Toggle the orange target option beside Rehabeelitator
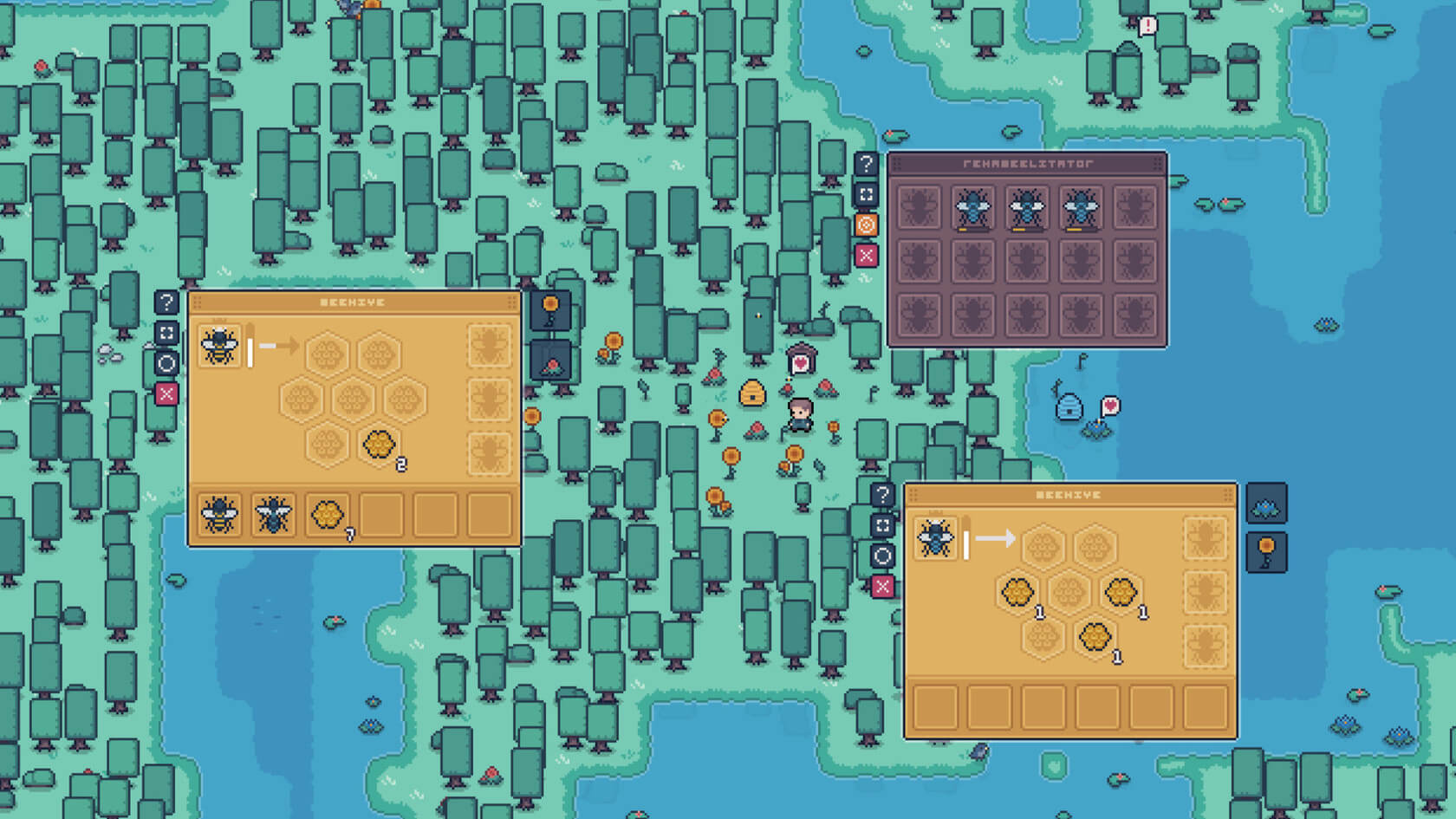This screenshot has width=1456, height=819. (868, 224)
